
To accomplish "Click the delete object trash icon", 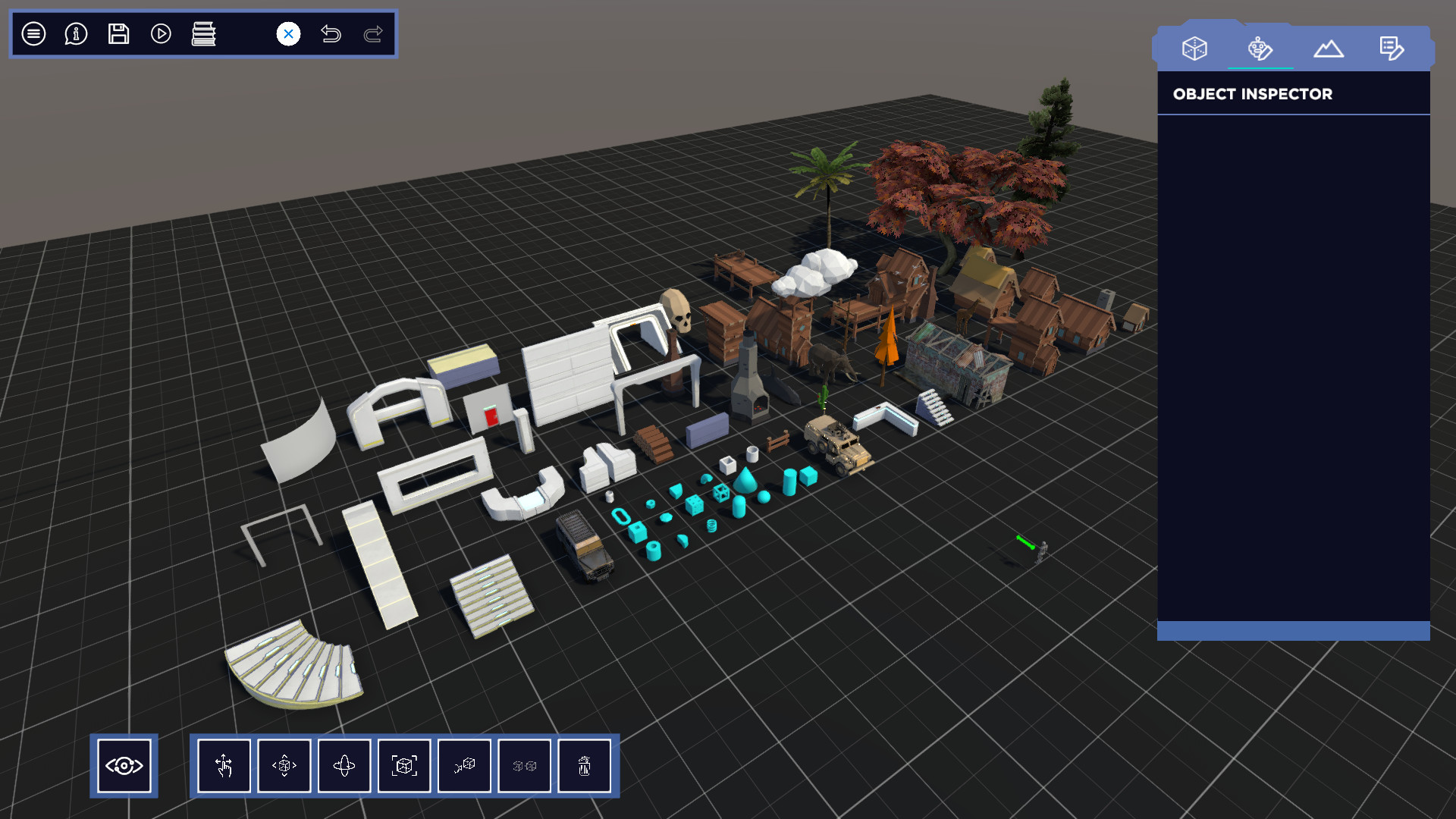I will 585,767.
